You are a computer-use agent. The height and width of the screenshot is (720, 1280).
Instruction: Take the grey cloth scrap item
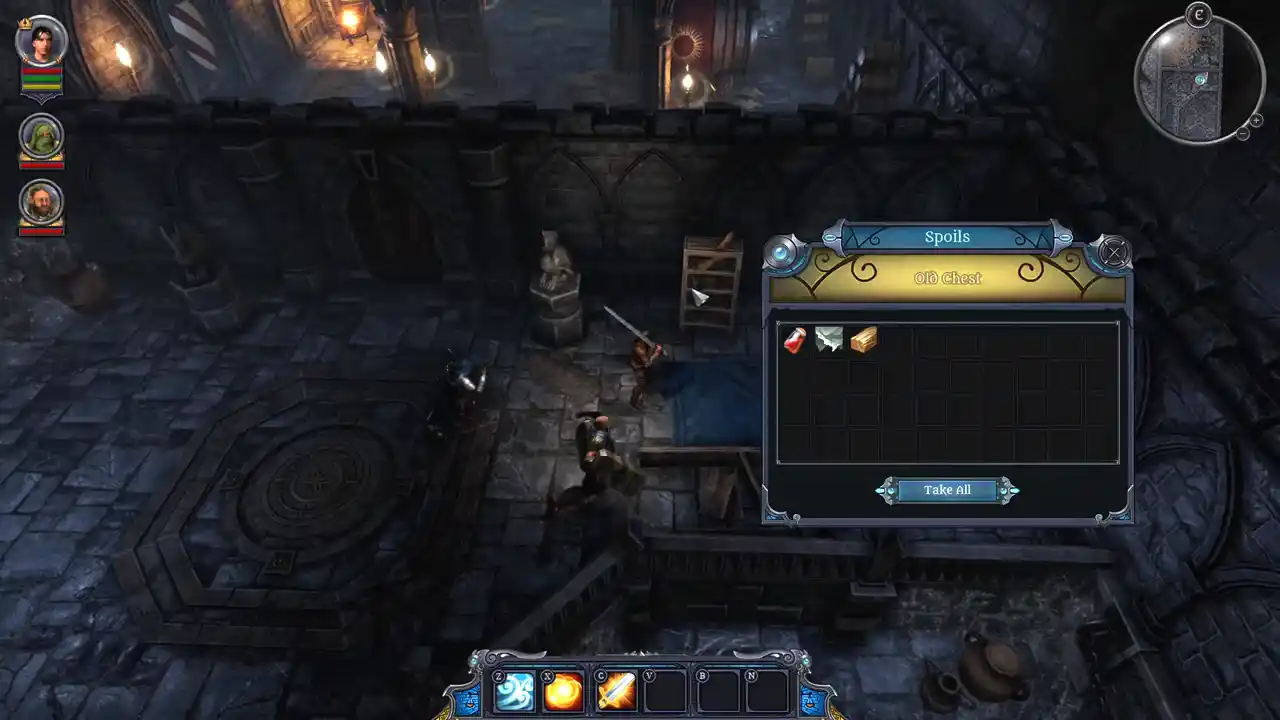point(829,341)
